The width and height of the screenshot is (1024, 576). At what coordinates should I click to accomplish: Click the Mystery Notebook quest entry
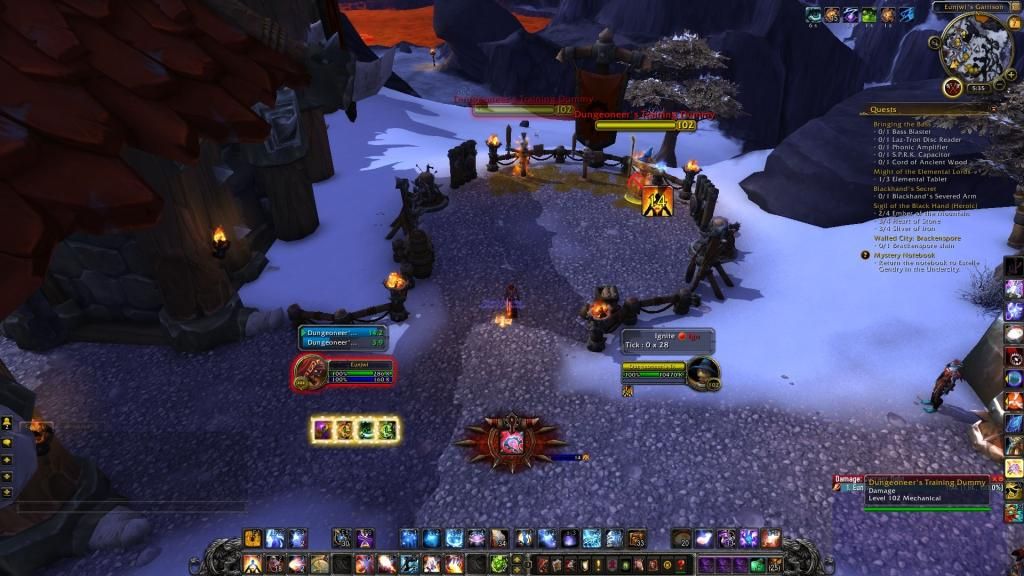(x=905, y=255)
